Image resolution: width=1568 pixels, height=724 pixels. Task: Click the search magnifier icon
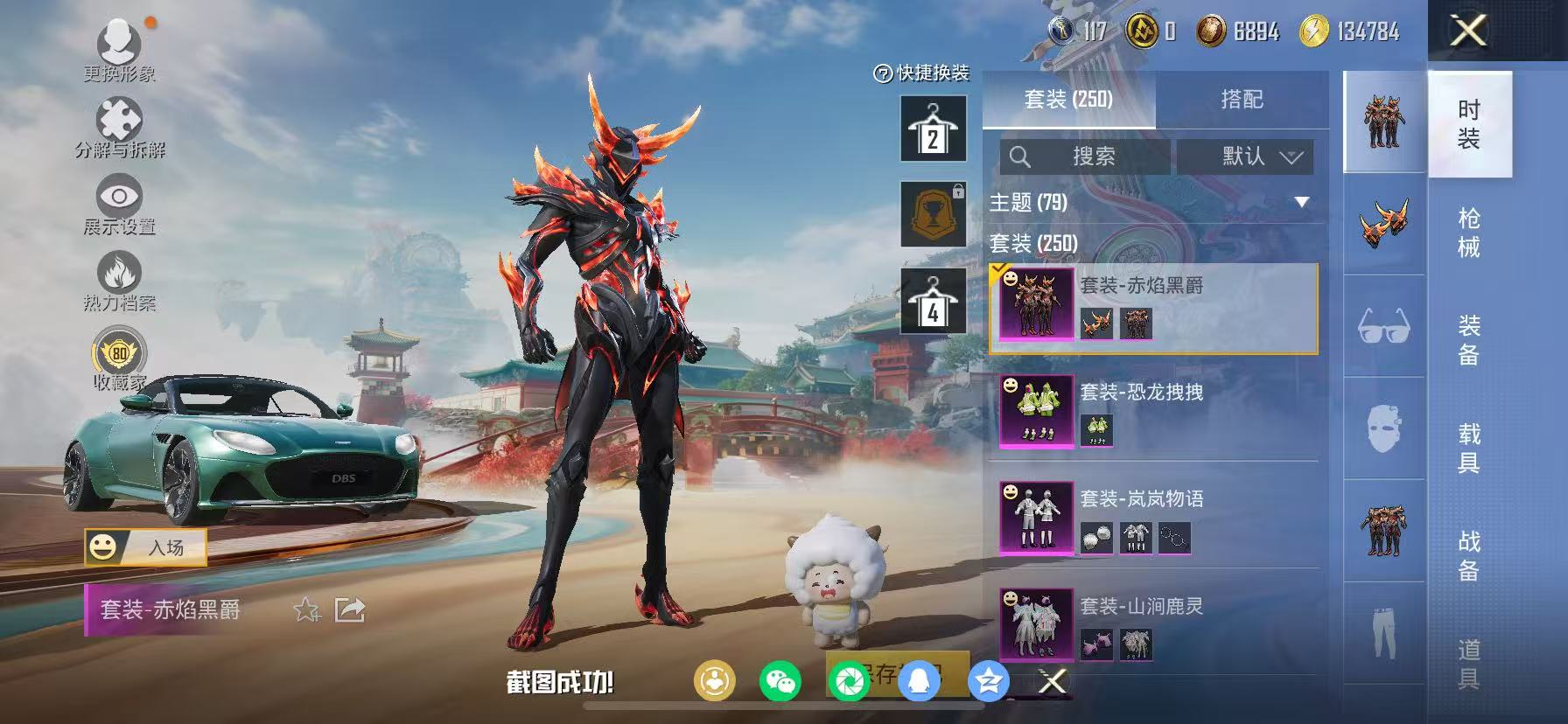1022,157
